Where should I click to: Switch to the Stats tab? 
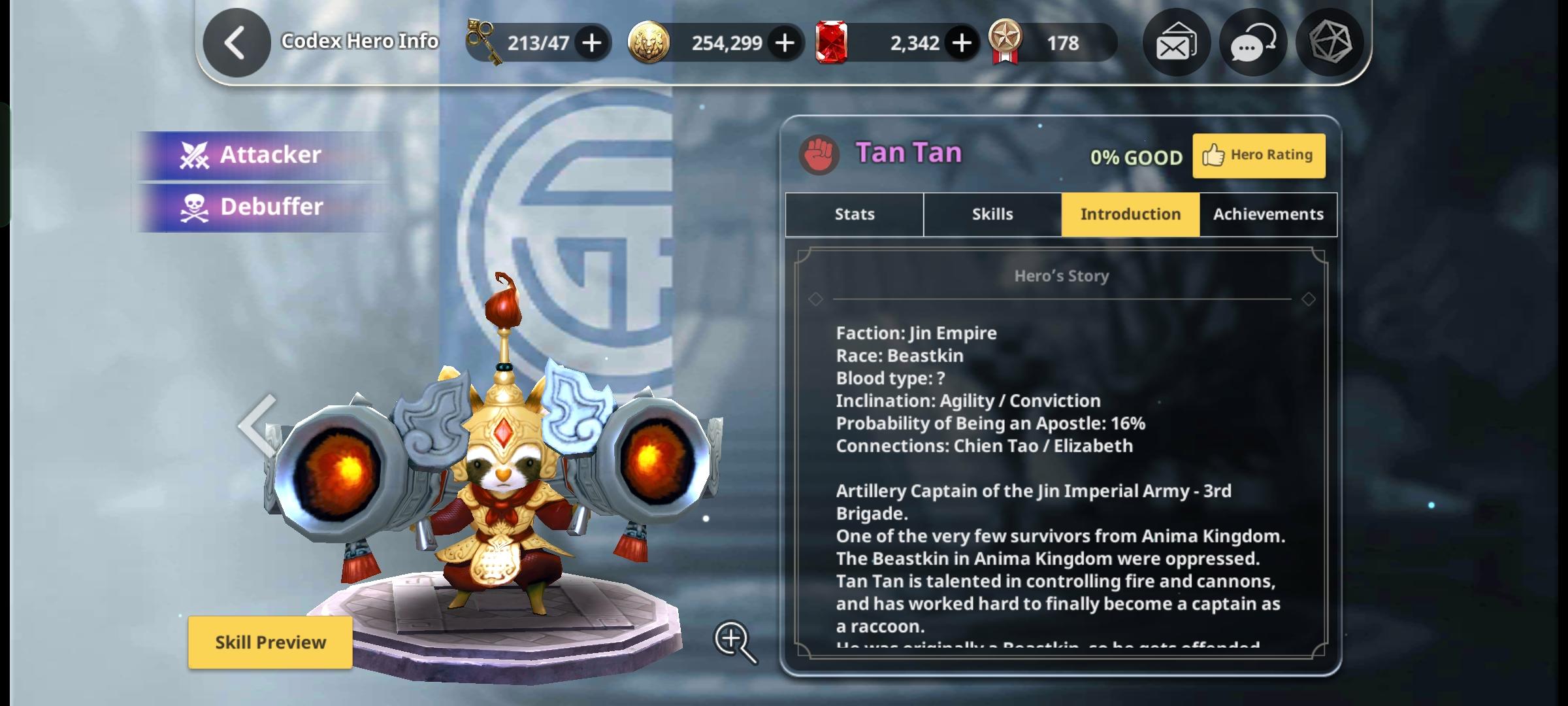tap(853, 214)
